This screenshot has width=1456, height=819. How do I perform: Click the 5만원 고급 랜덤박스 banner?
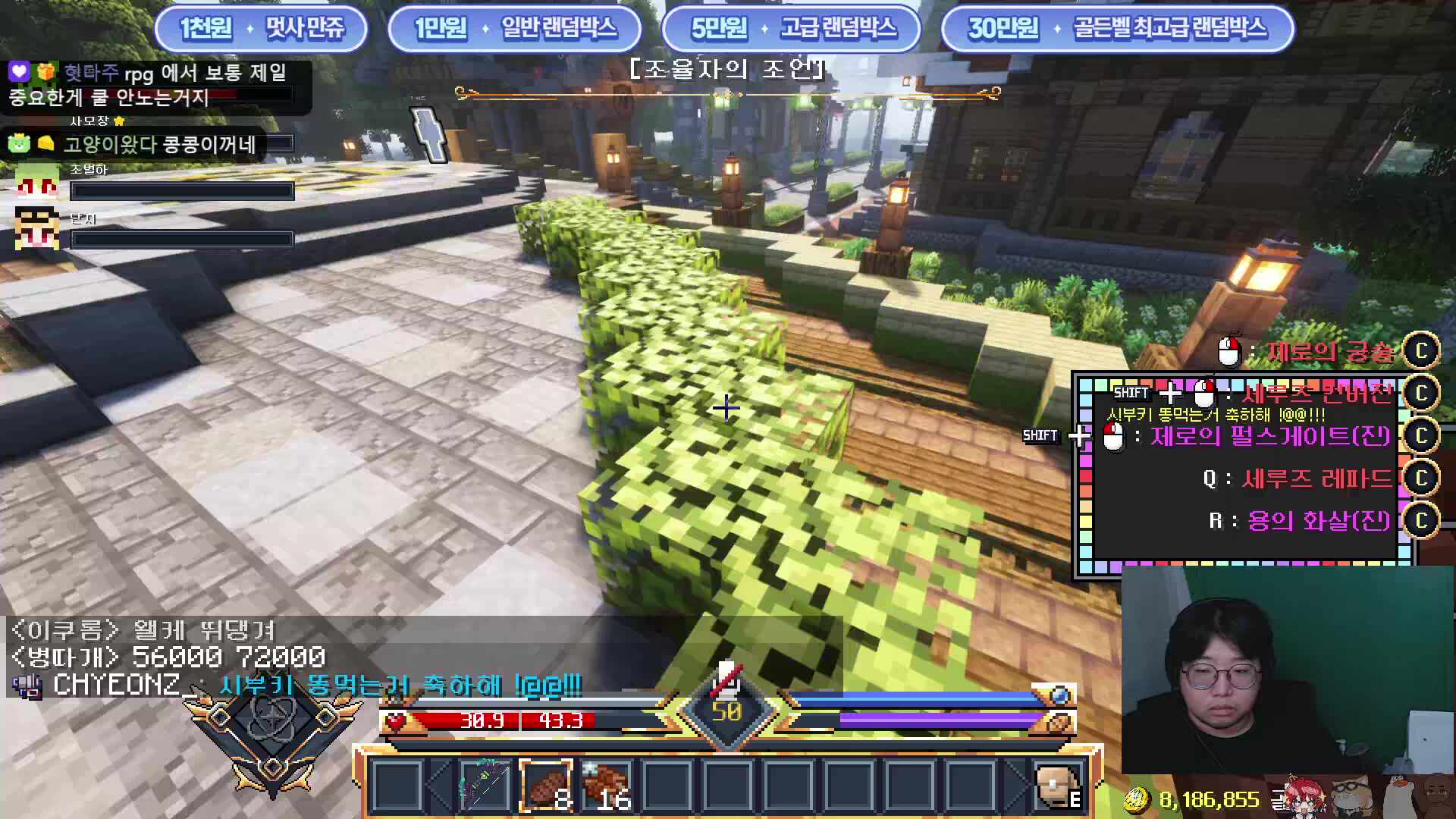[792, 29]
